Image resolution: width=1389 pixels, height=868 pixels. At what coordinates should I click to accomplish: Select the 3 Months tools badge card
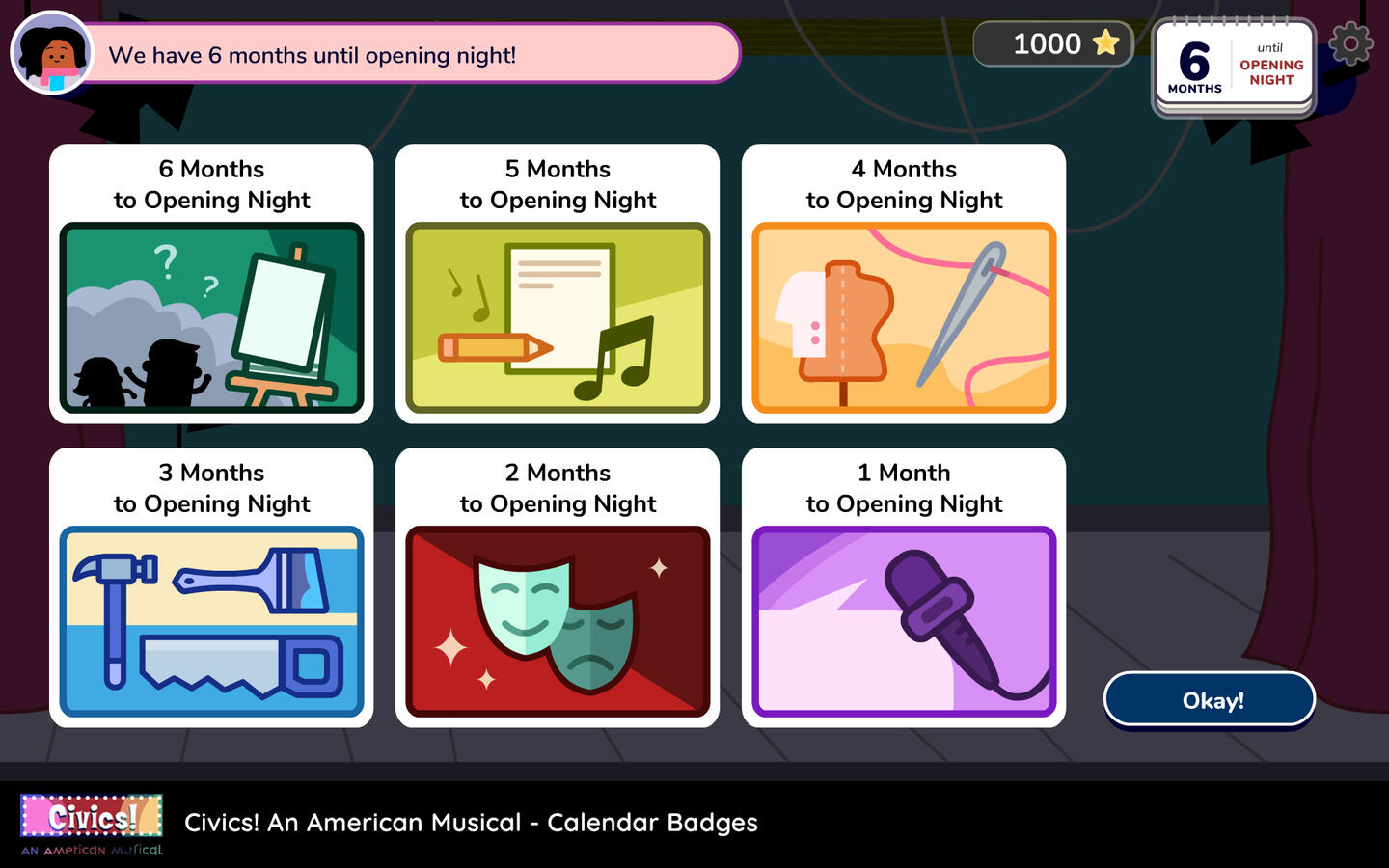pos(211,588)
